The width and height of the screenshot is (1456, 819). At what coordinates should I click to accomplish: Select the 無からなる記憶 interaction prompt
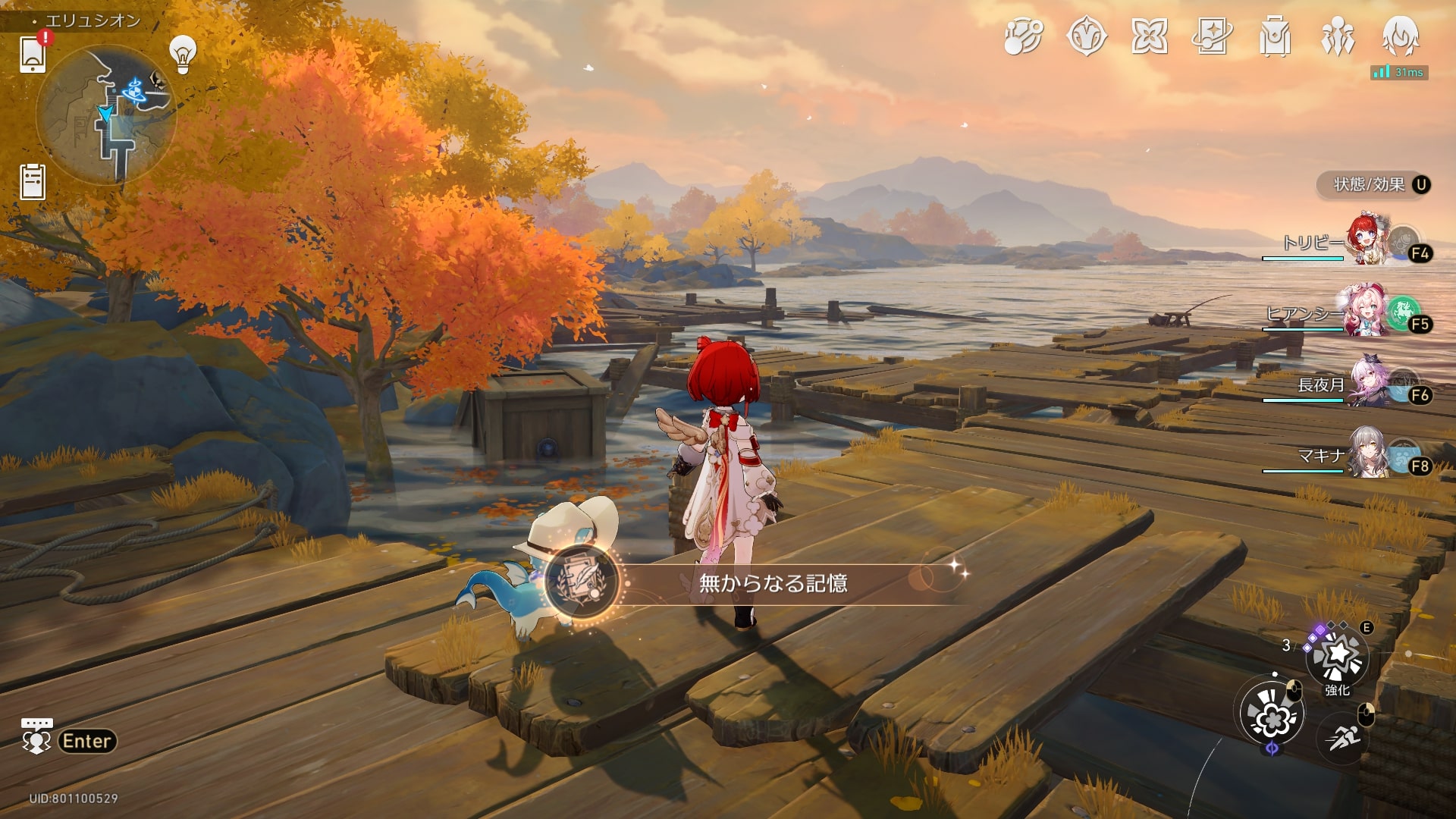coord(772,583)
